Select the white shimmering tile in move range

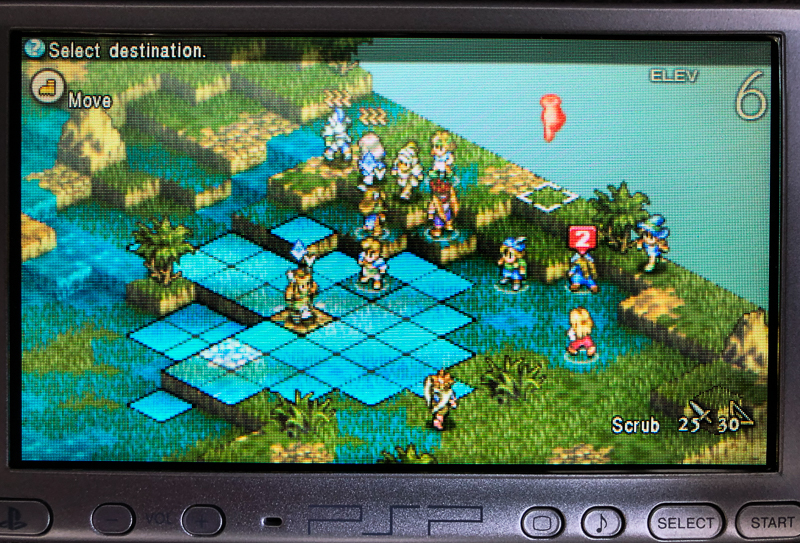click(x=230, y=350)
